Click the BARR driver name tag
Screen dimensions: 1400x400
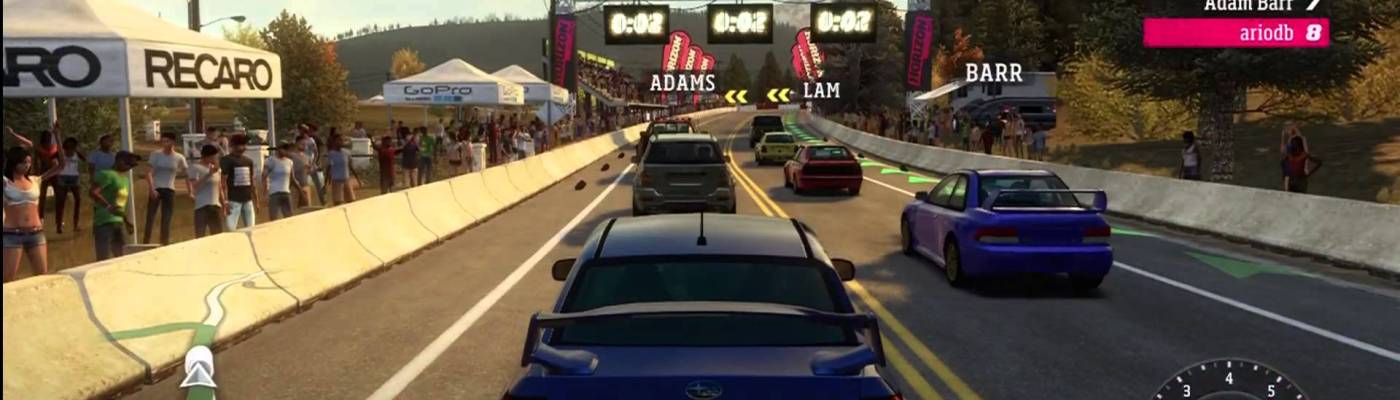click(x=993, y=73)
